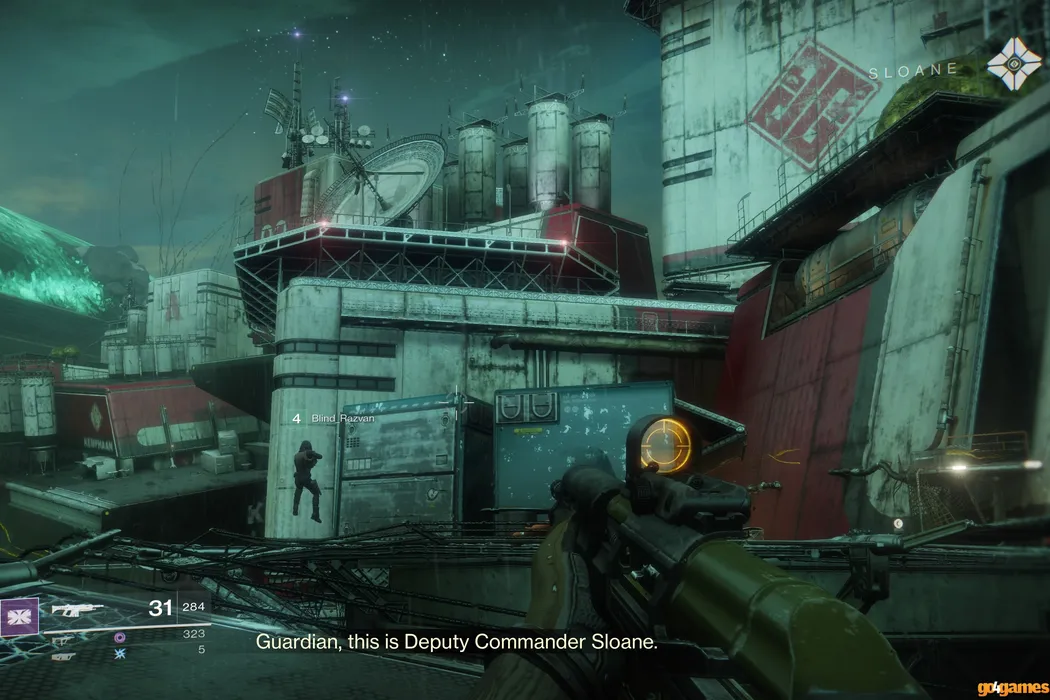This screenshot has width=1050, height=700.
Task: Click the blue starburst melee ability icon
Action: (120, 652)
